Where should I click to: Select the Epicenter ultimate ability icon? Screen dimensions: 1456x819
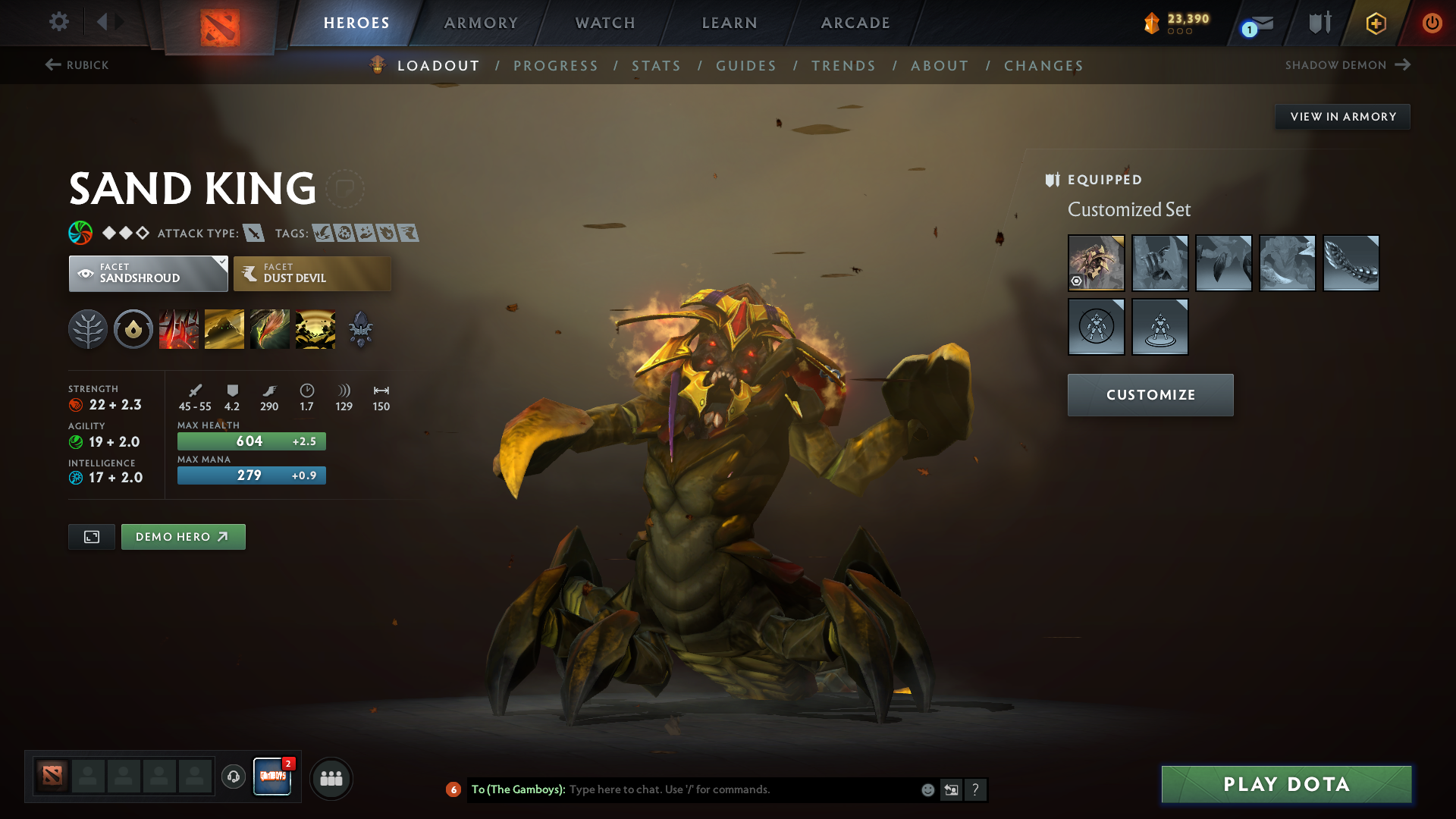point(315,328)
